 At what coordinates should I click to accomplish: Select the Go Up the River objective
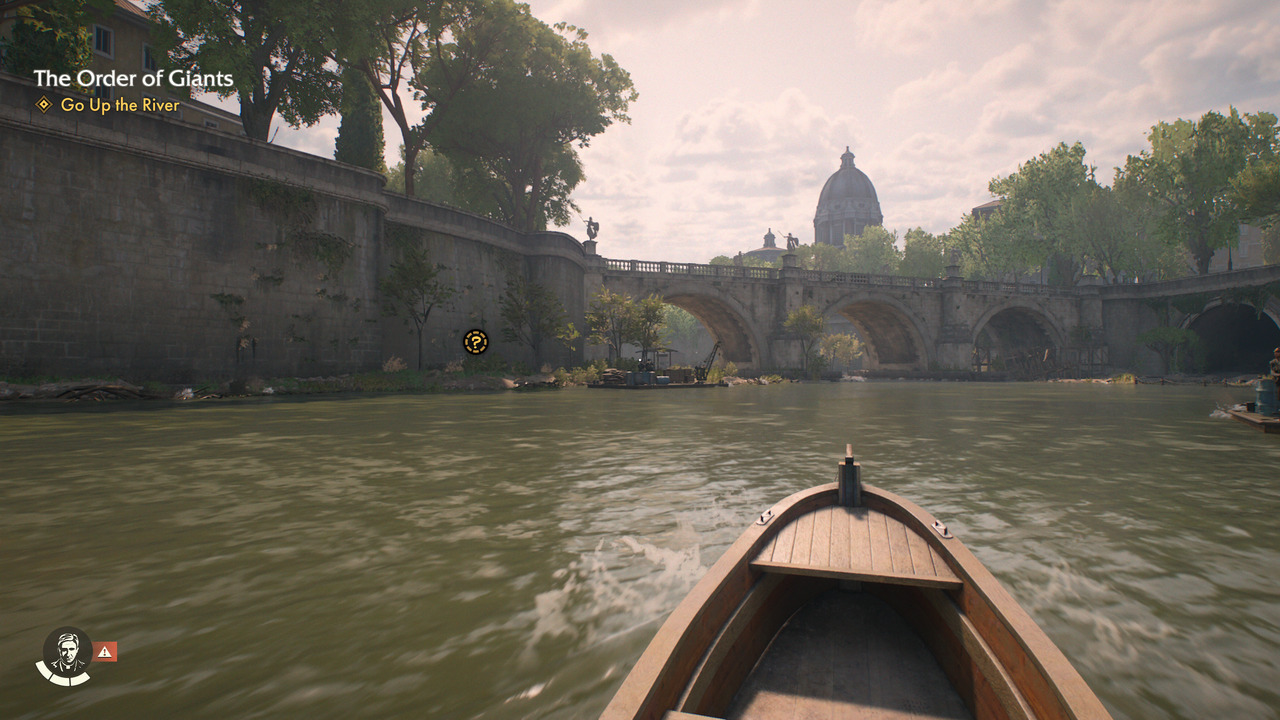[x=119, y=105]
